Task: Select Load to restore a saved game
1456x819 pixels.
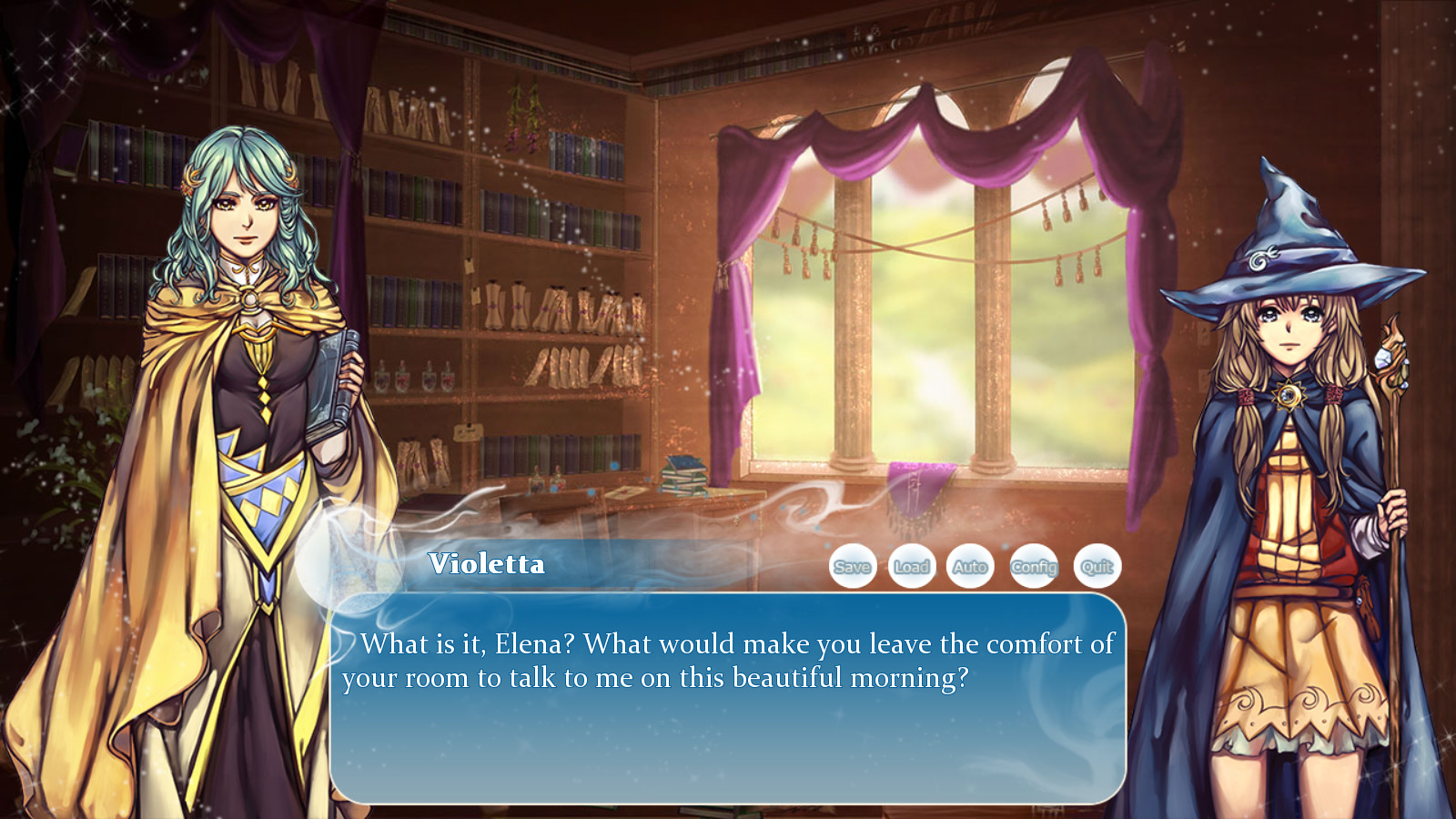Action: [x=912, y=566]
